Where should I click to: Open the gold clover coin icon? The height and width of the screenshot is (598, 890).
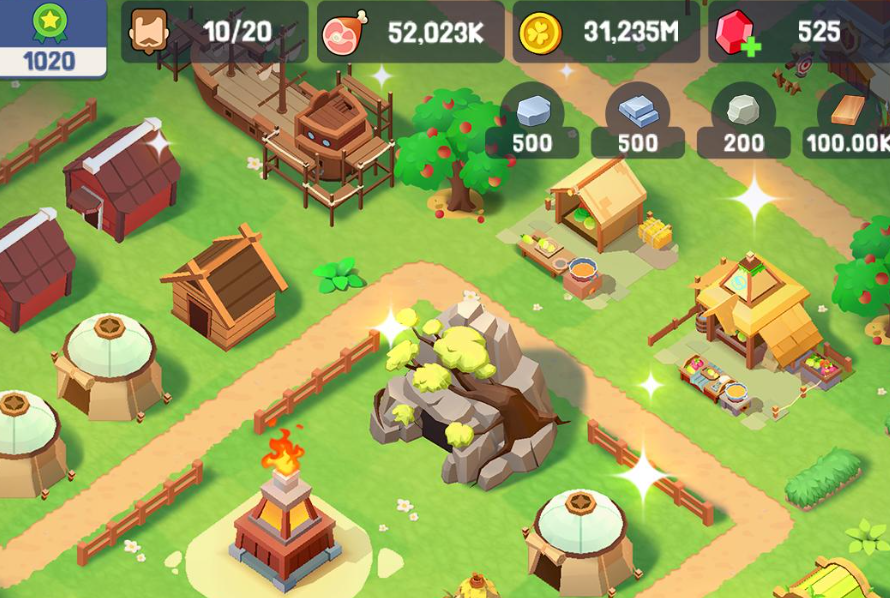click(x=540, y=33)
